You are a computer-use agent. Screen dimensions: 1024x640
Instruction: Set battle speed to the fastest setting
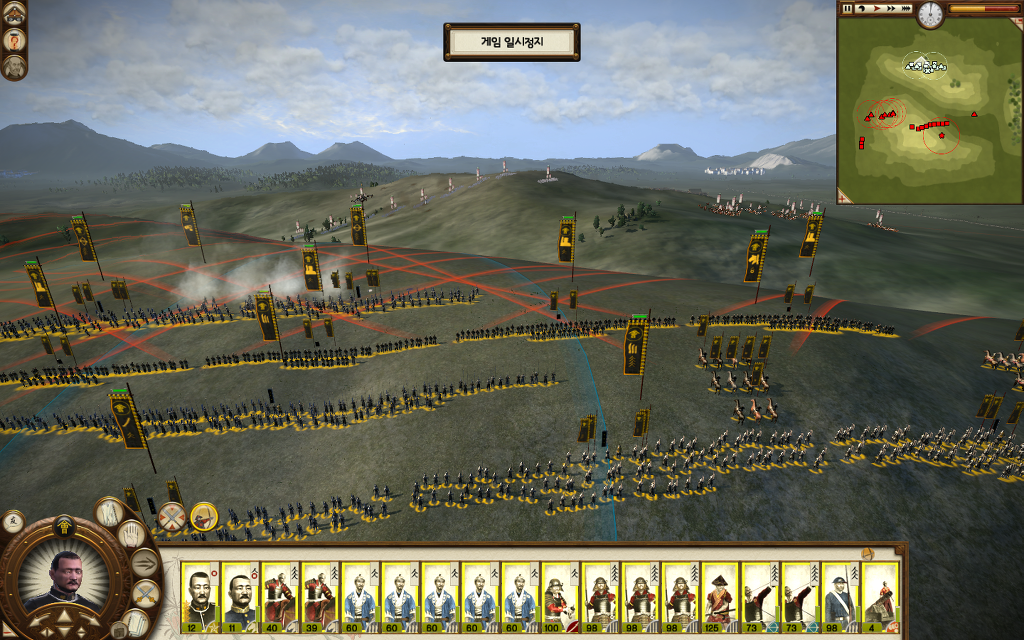tap(905, 9)
